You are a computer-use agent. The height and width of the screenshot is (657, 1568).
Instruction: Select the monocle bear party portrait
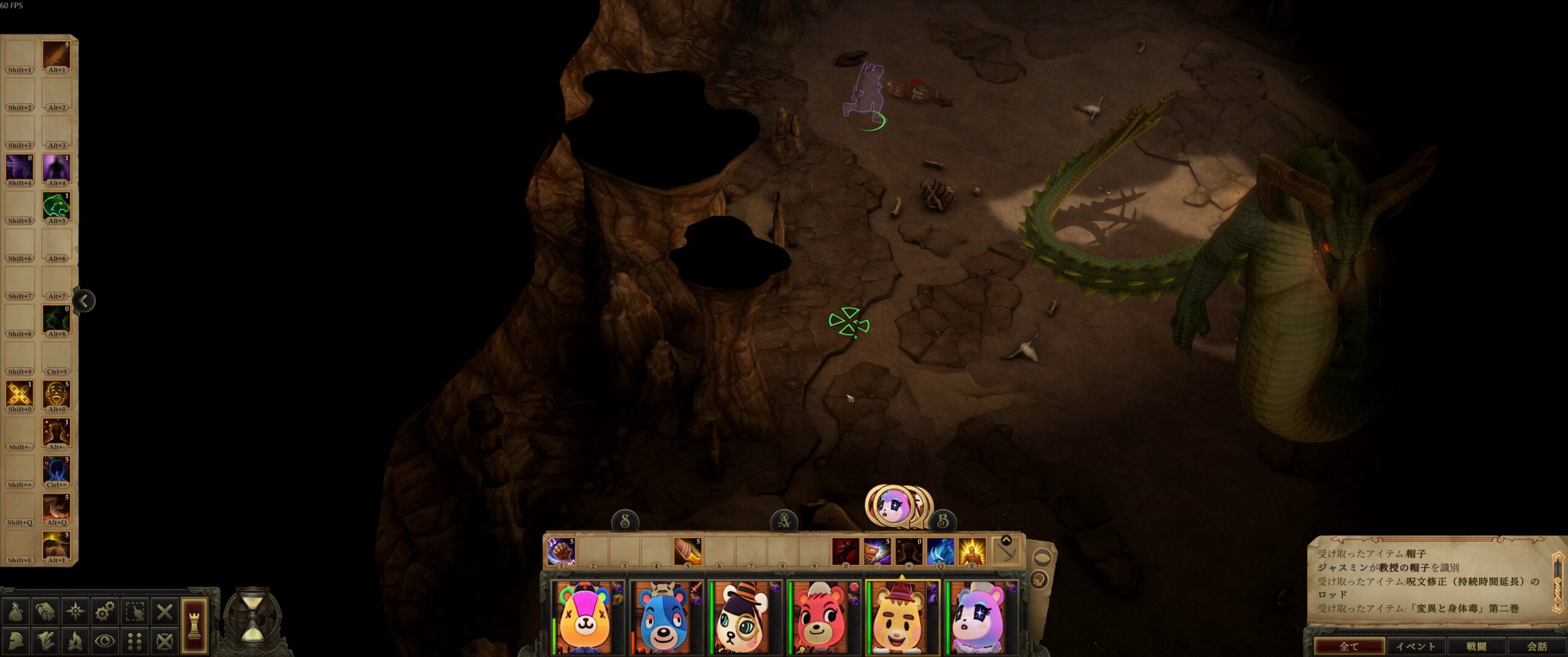click(743, 618)
